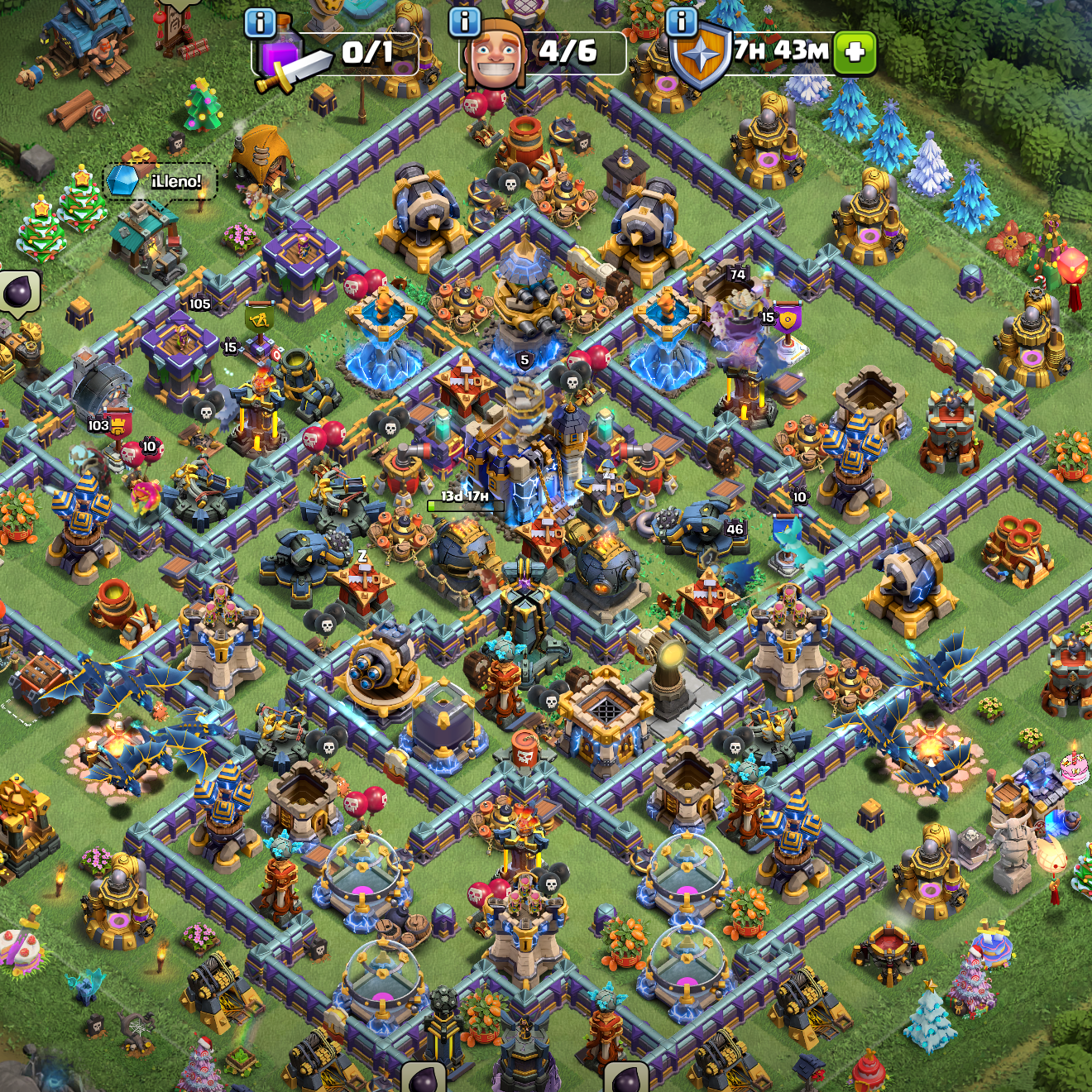Tap the info button beside the builder face

(465, 22)
